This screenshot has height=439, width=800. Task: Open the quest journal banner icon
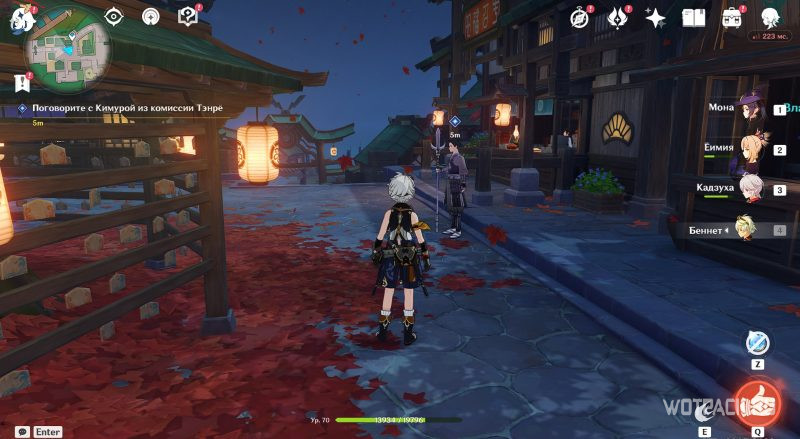click(21, 81)
